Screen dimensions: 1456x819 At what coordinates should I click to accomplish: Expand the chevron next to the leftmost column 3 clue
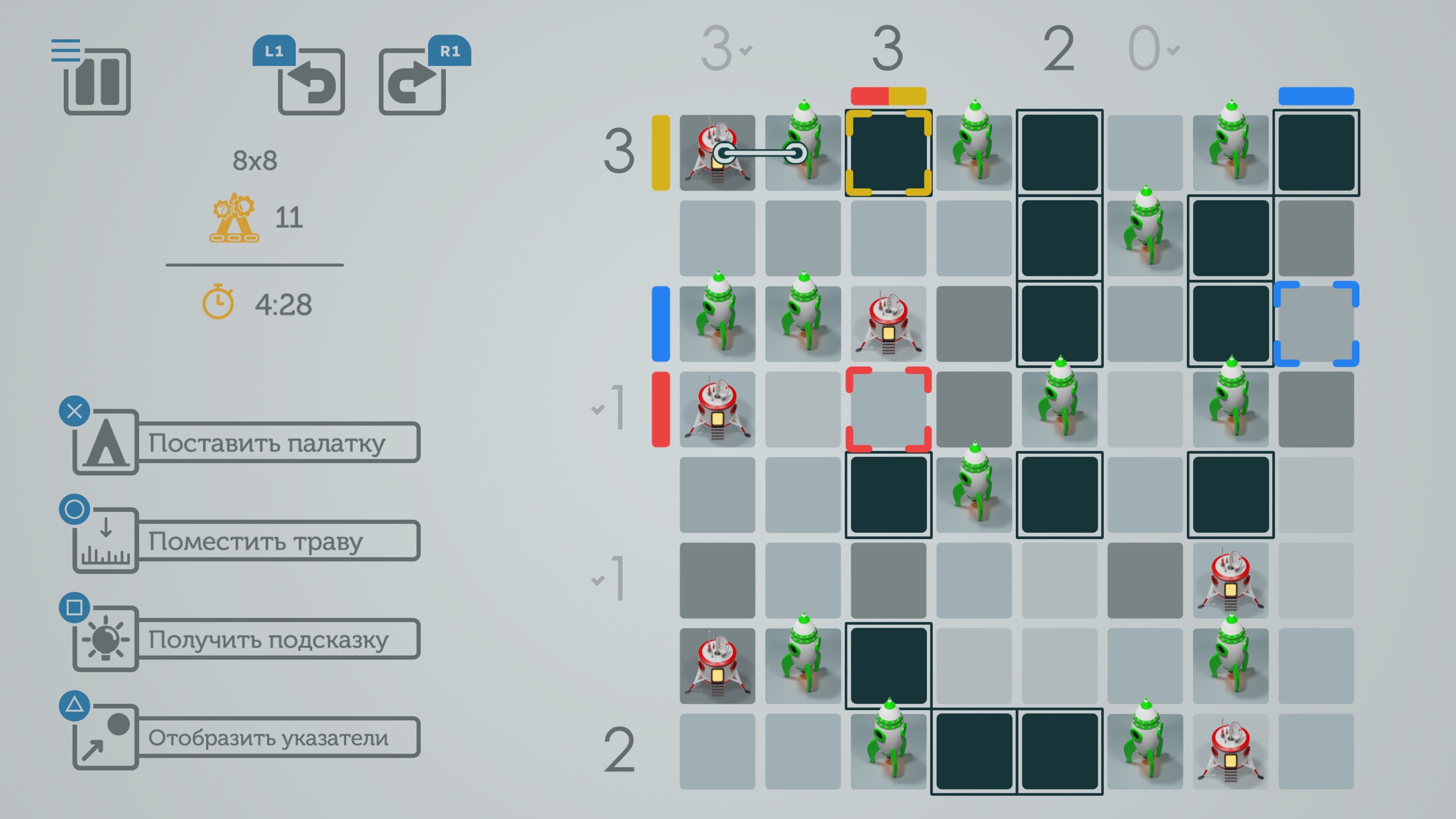click(x=745, y=51)
